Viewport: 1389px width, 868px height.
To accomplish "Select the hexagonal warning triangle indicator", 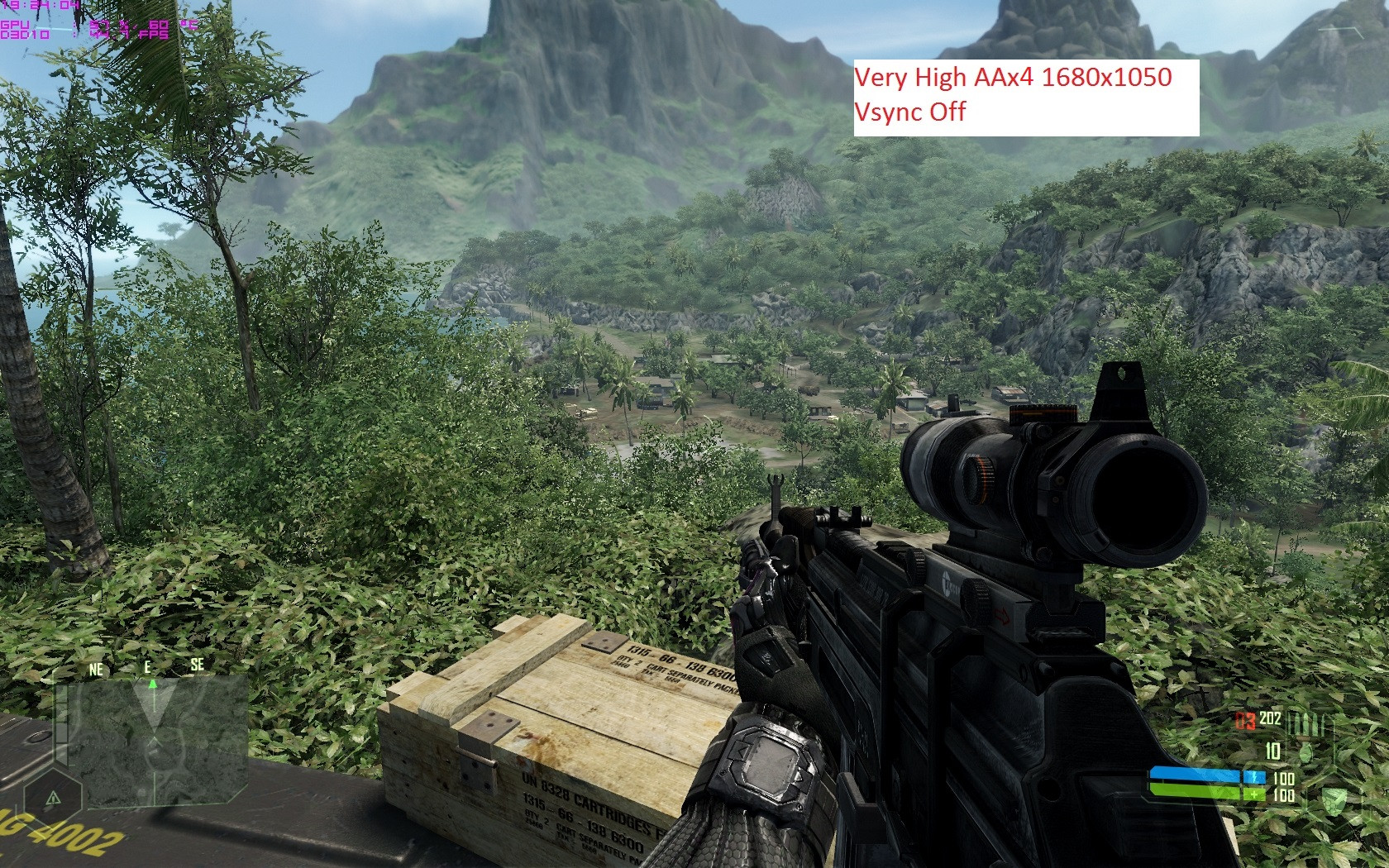I will point(53,798).
